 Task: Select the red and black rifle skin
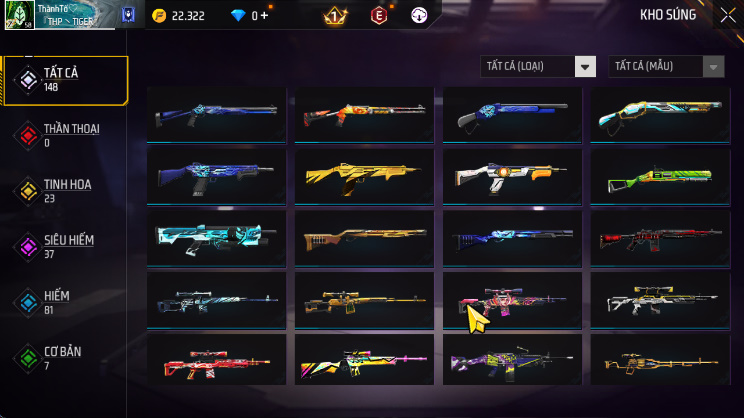tap(661, 237)
